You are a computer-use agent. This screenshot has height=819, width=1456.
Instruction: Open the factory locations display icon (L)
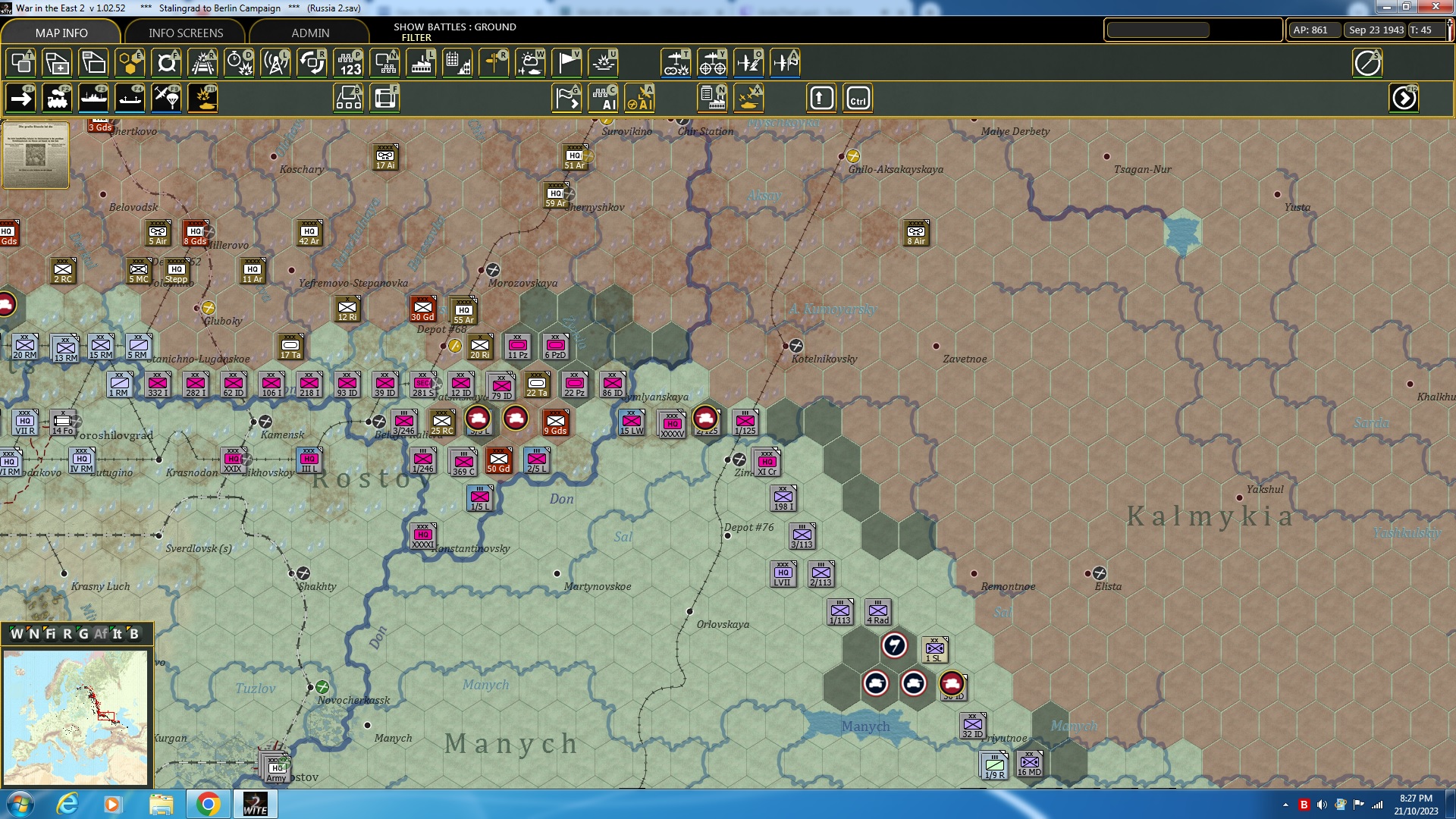click(x=421, y=63)
